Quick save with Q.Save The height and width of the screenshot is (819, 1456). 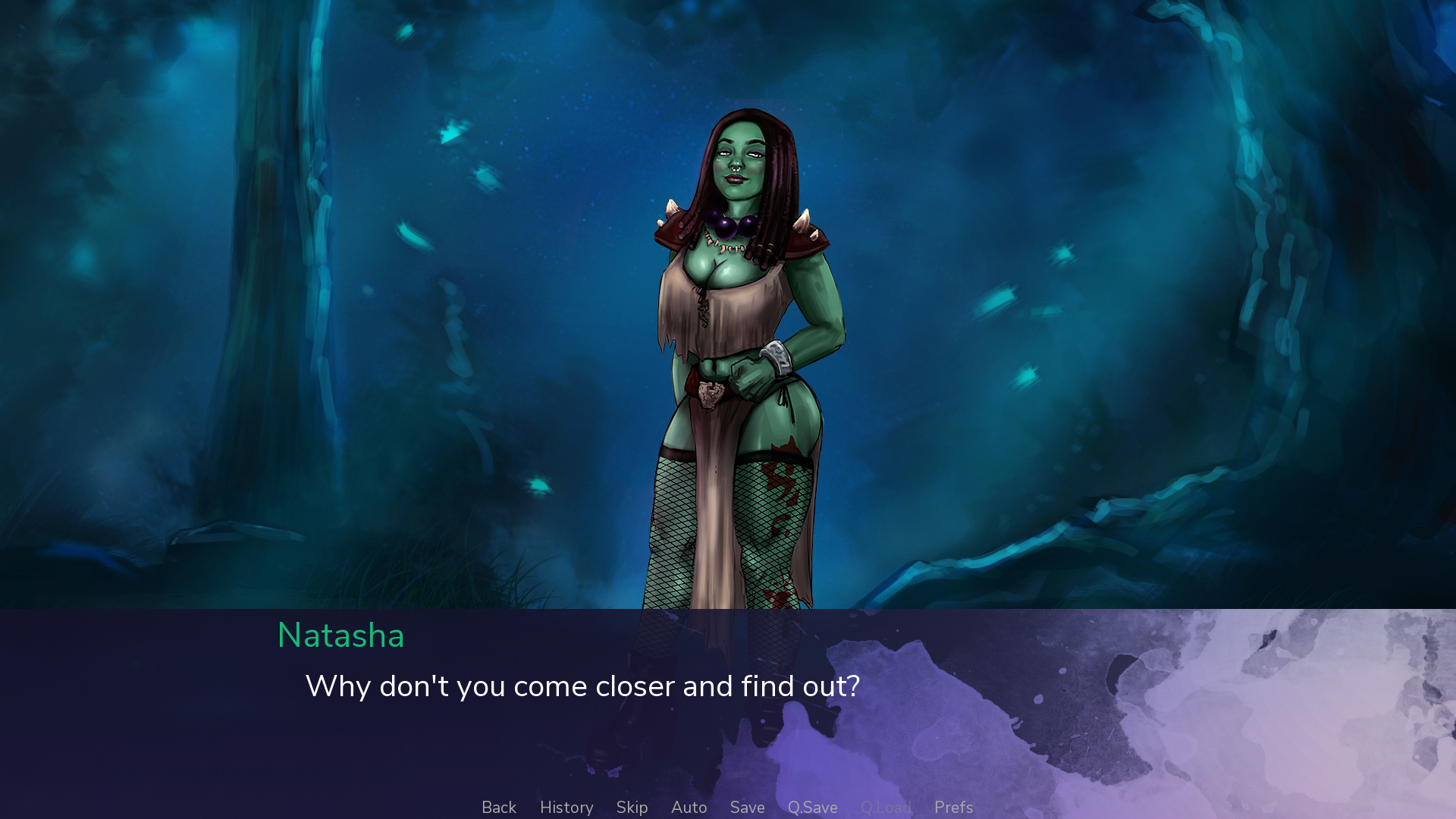point(812,808)
